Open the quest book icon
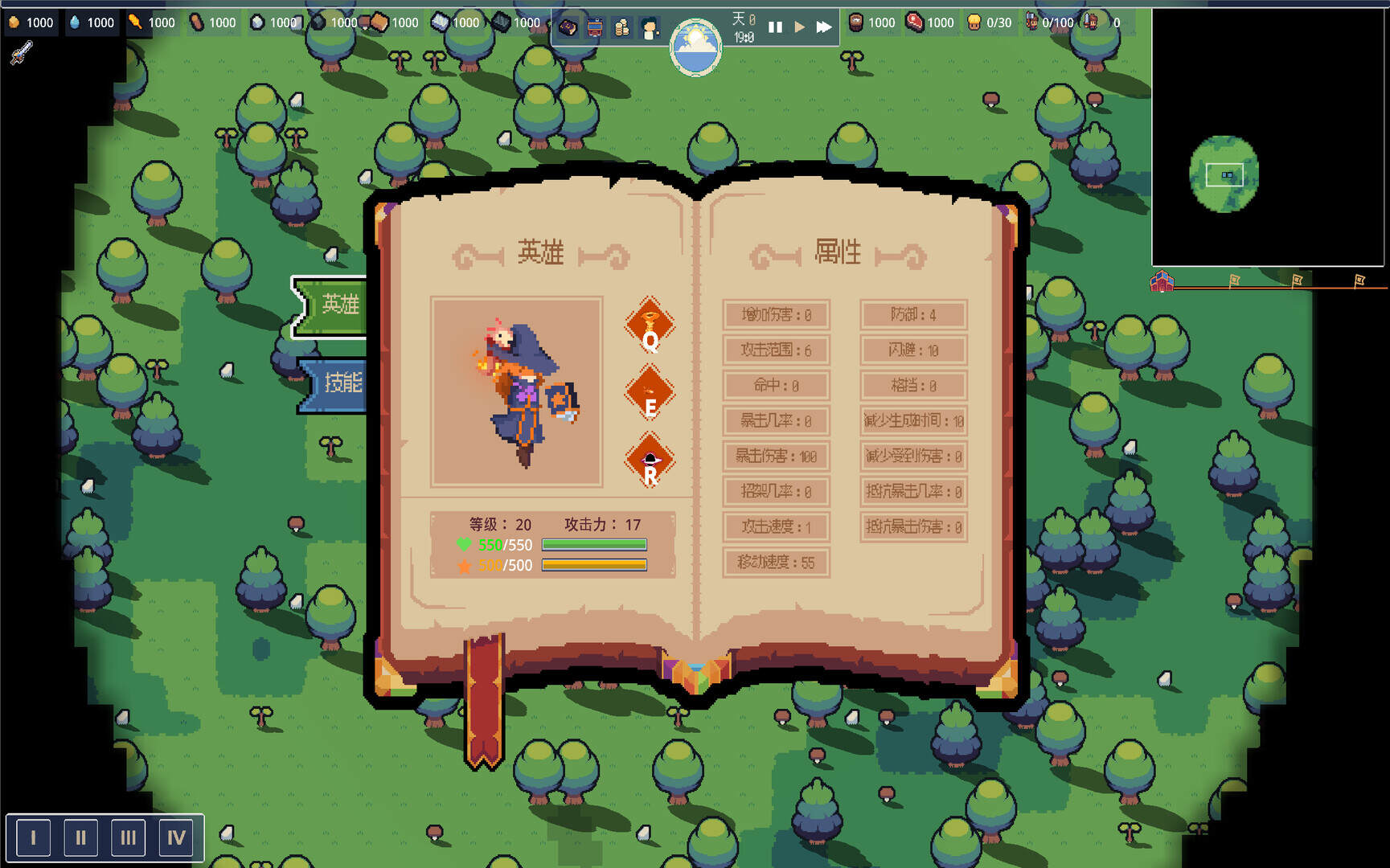 (568, 27)
